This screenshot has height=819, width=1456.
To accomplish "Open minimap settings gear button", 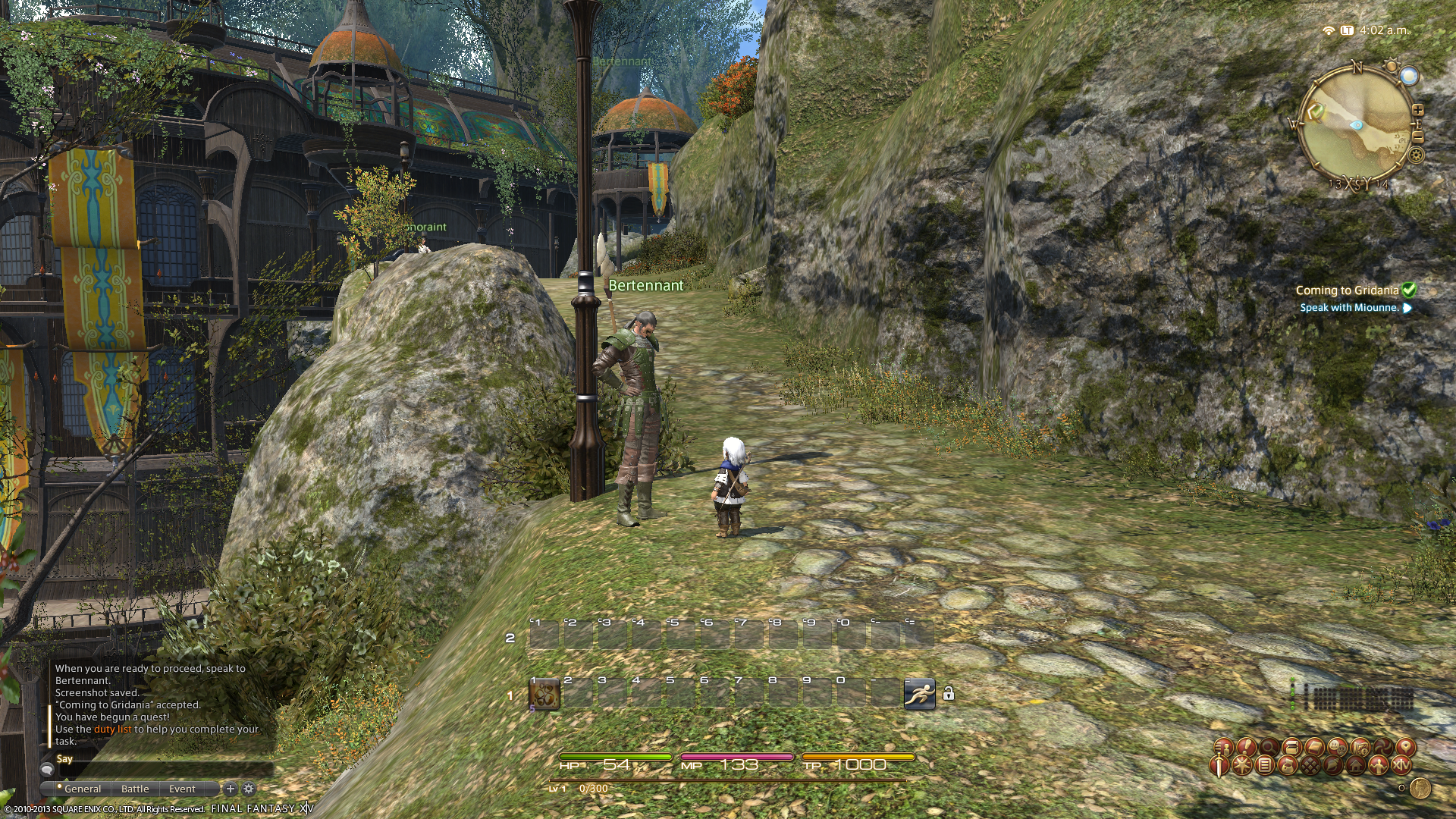I will pos(1416,155).
